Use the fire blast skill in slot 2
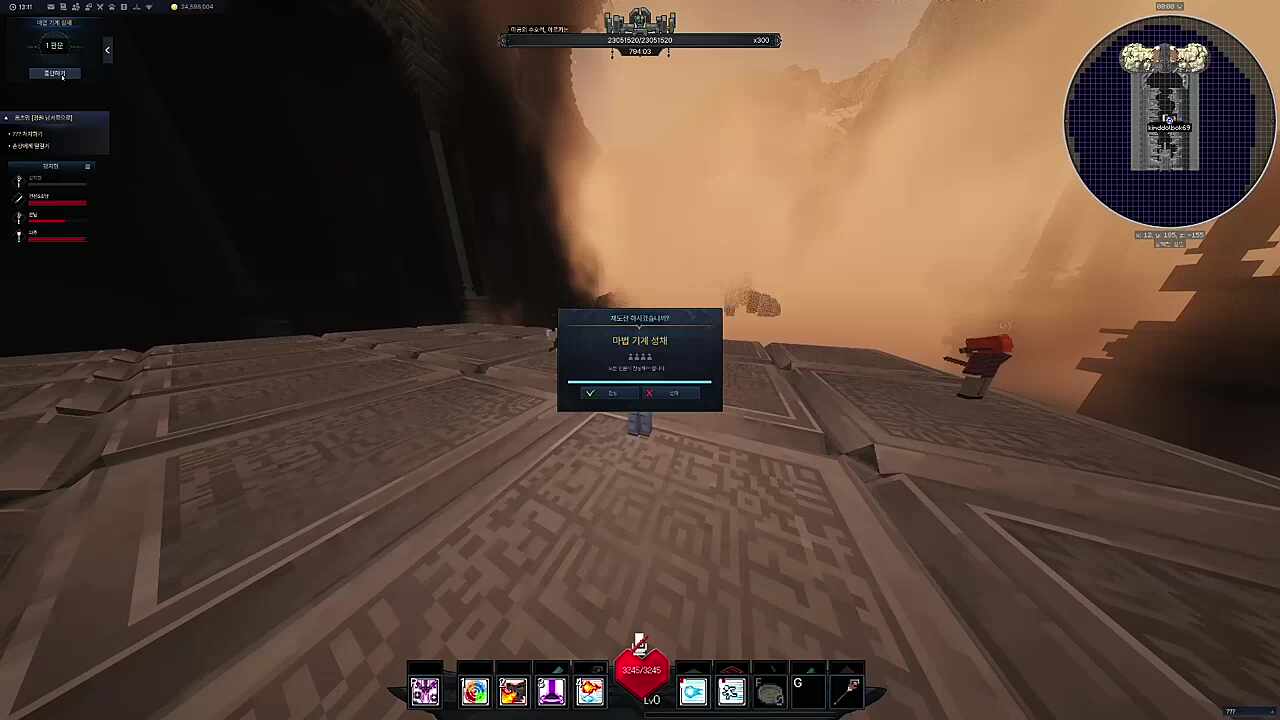Viewport: 1280px width, 720px height. click(513, 691)
